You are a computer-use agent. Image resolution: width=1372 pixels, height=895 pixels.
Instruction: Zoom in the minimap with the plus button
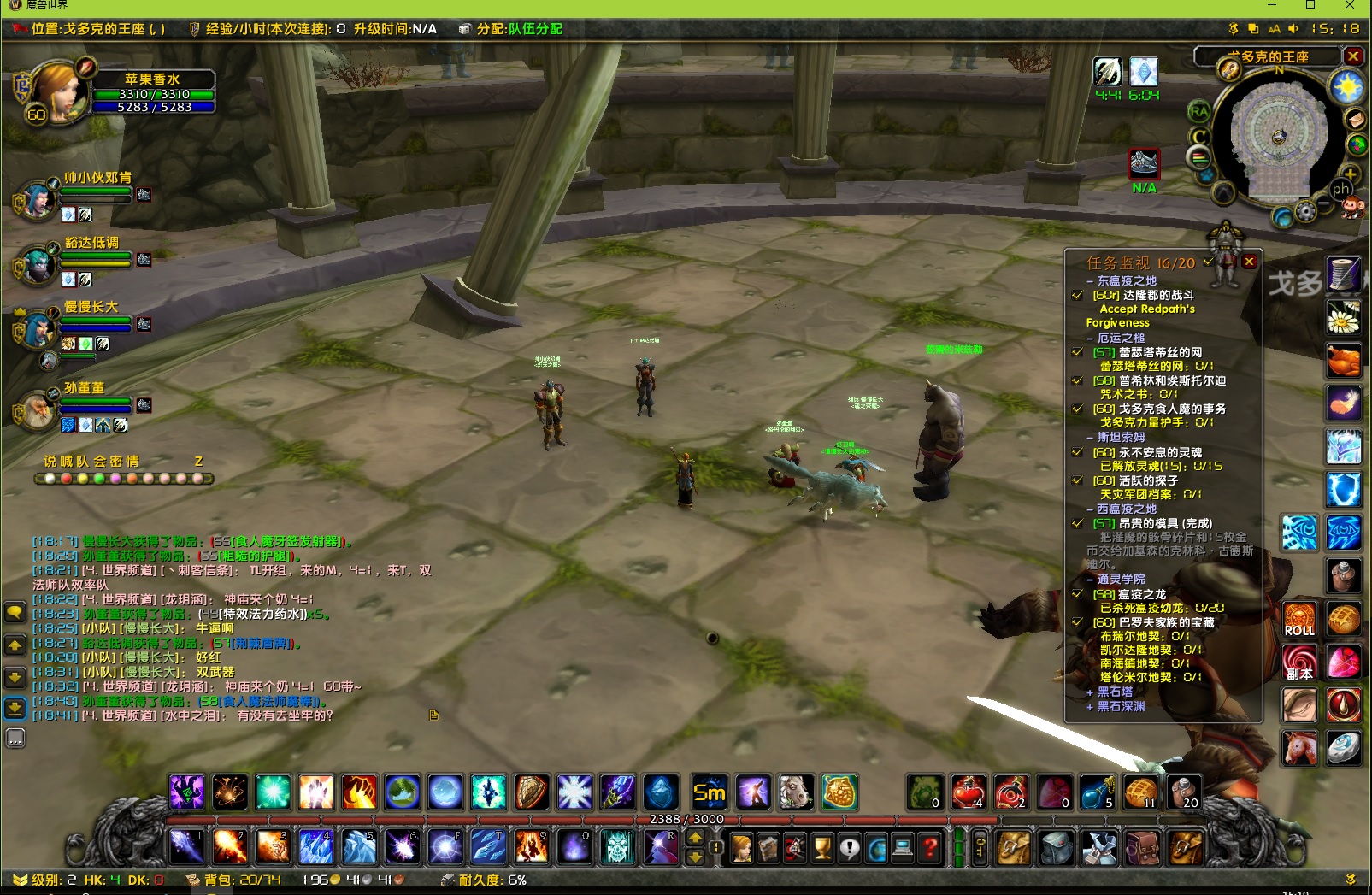point(1351,174)
